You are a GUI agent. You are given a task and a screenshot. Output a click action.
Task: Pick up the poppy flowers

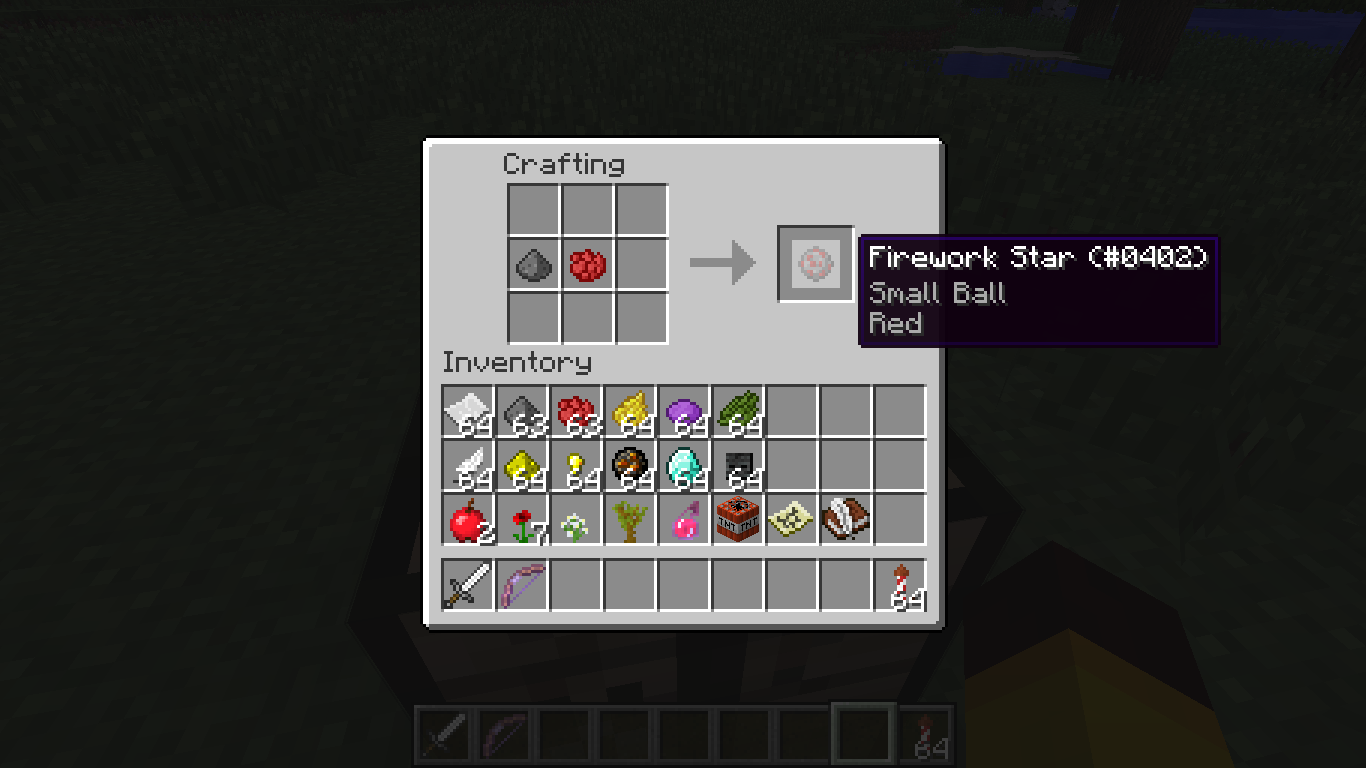[x=521, y=518]
